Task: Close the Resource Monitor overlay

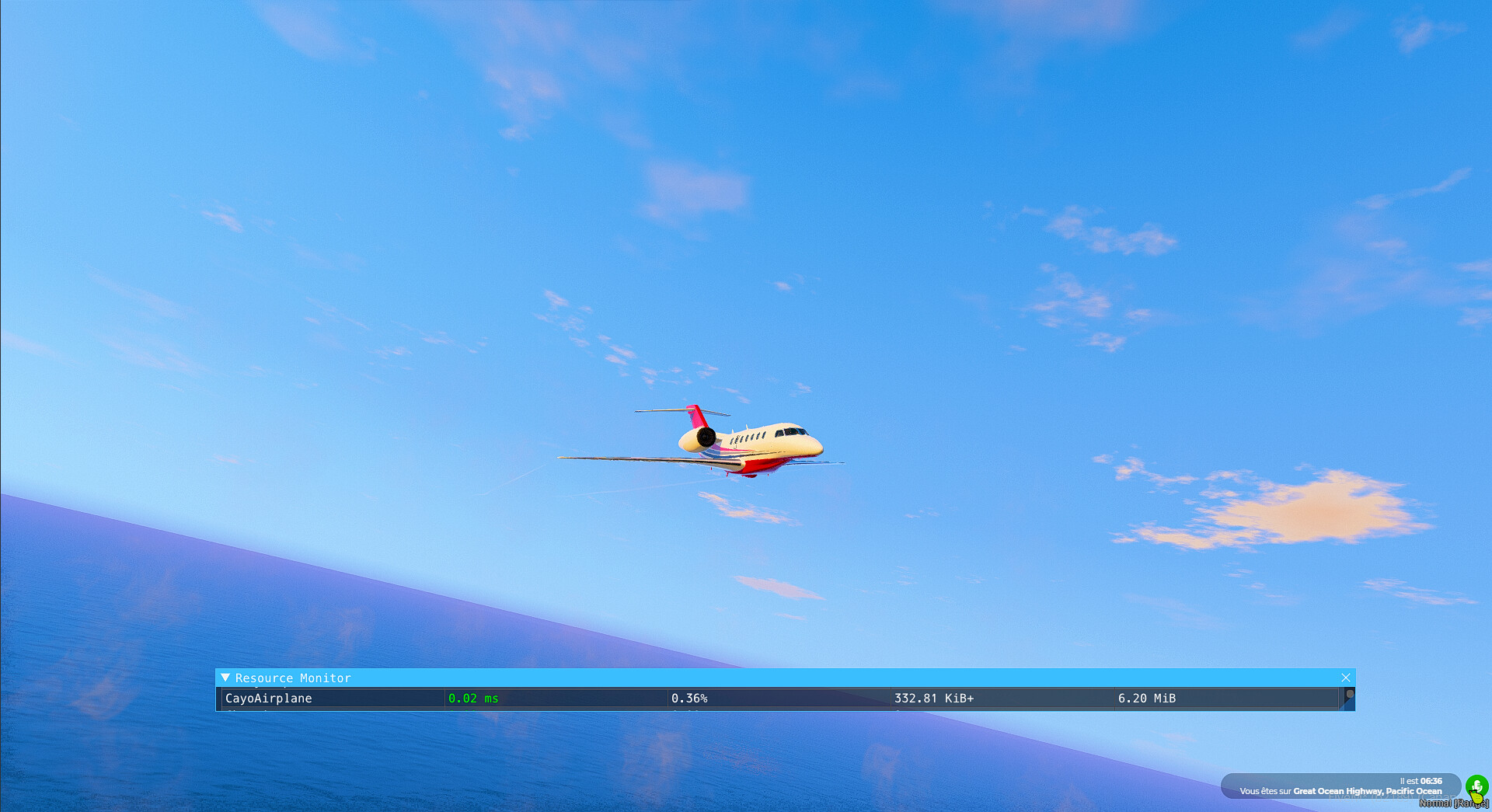Action: click(x=1347, y=678)
